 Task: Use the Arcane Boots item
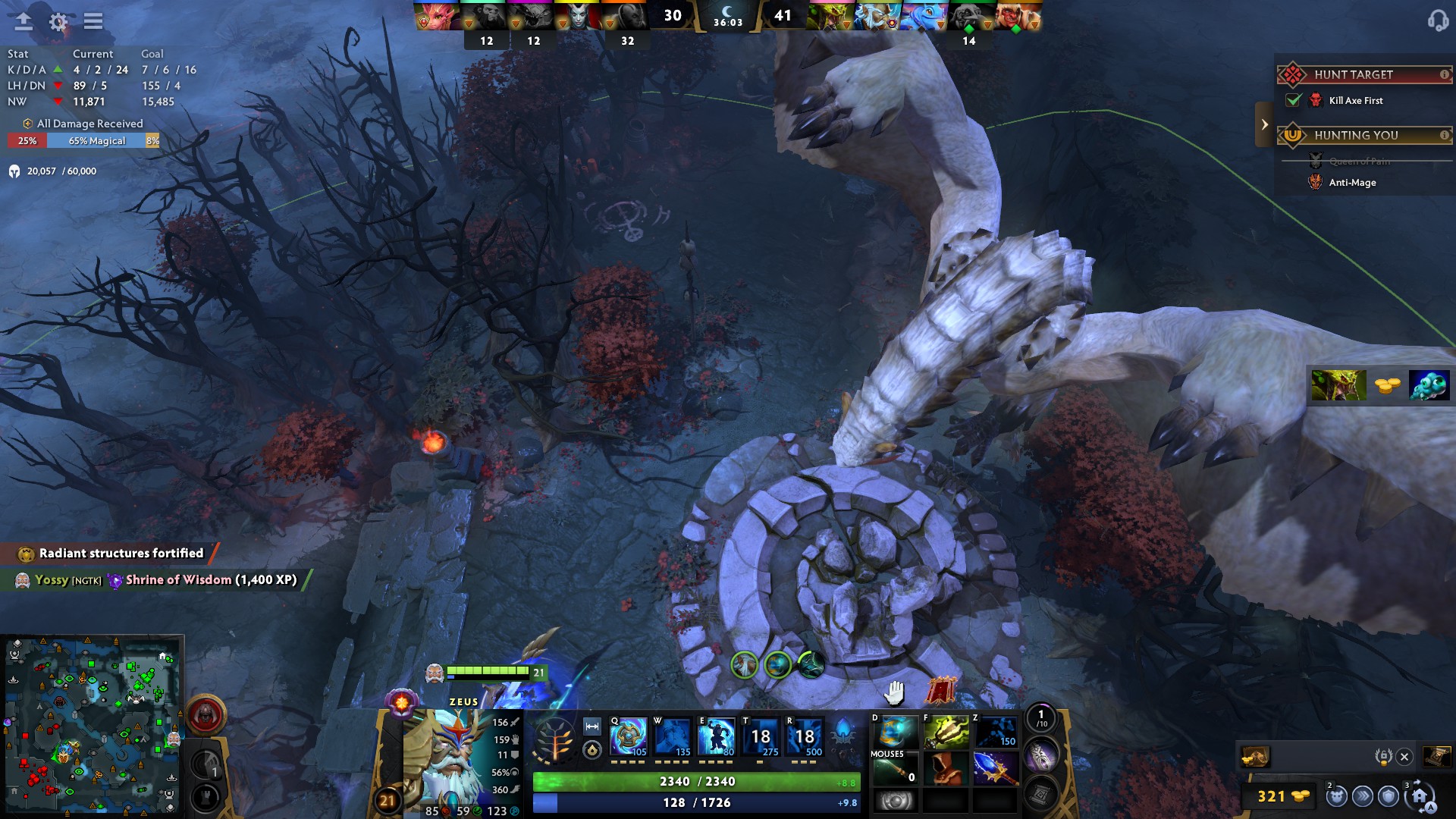[896, 733]
